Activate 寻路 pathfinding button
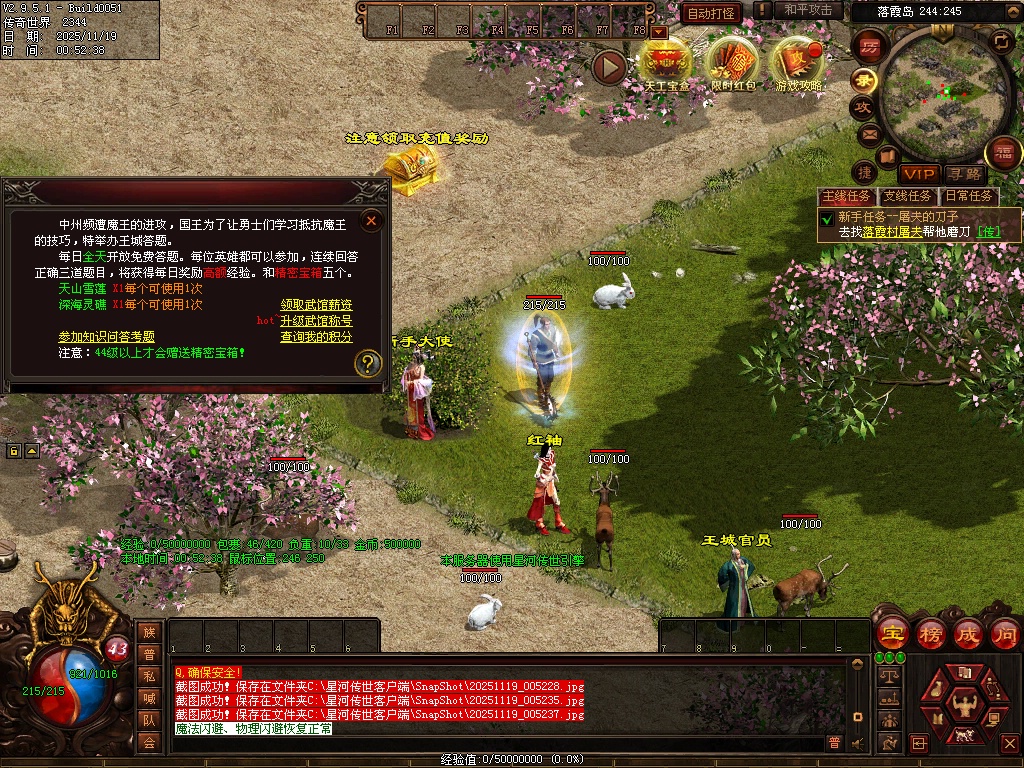The height and width of the screenshot is (768, 1024). point(964,175)
